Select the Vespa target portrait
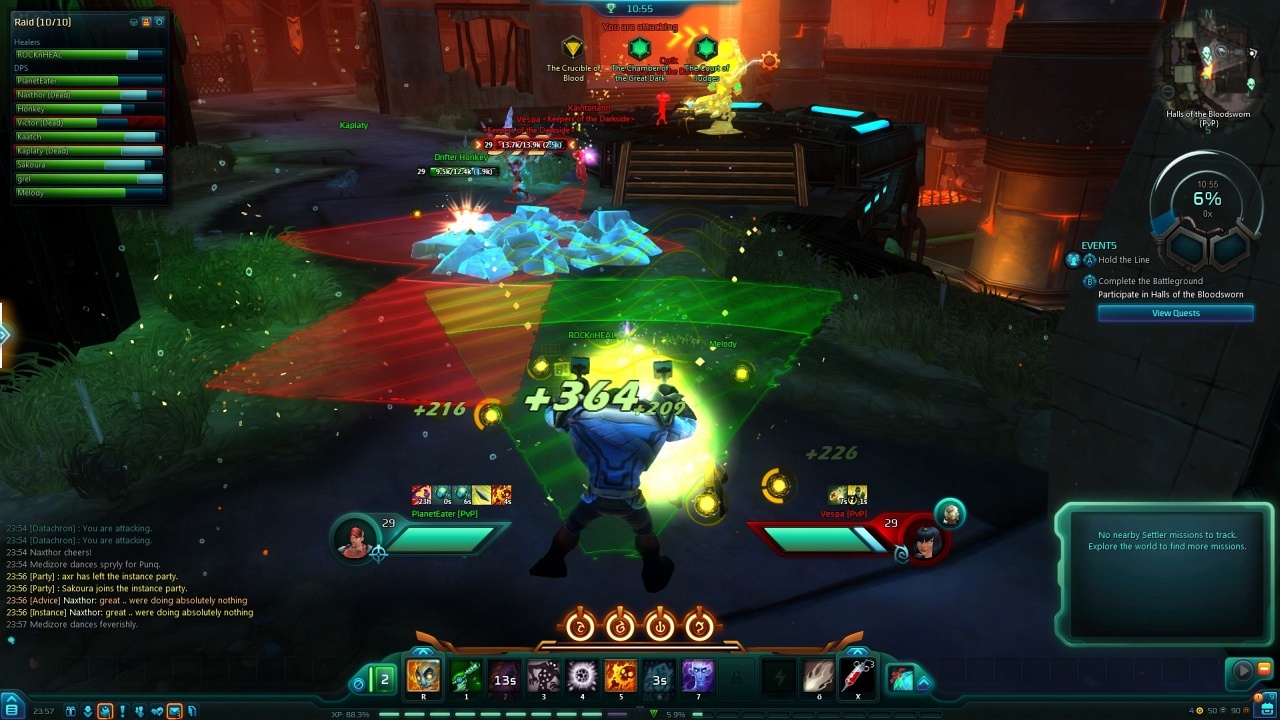The height and width of the screenshot is (720, 1280). pyautogui.click(x=921, y=539)
